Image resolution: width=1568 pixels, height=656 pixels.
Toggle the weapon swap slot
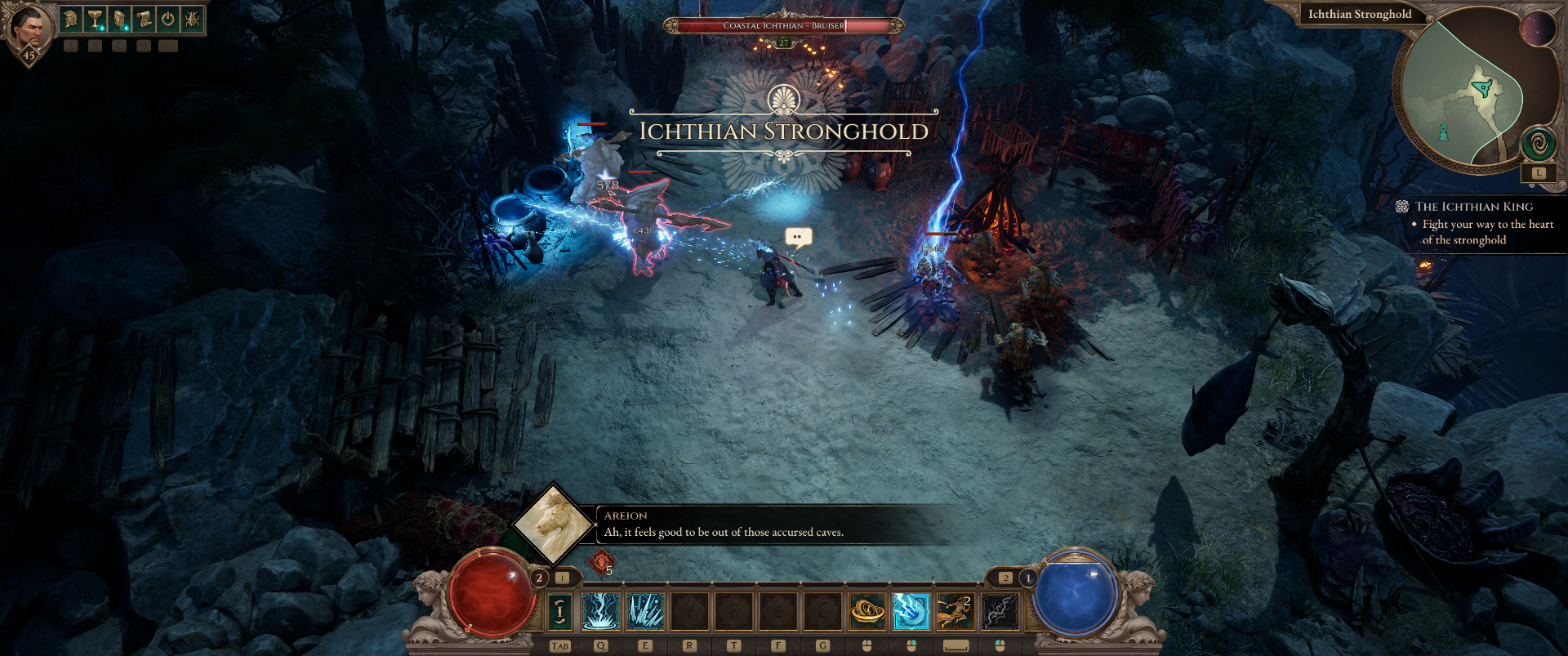[x=560, y=611]
